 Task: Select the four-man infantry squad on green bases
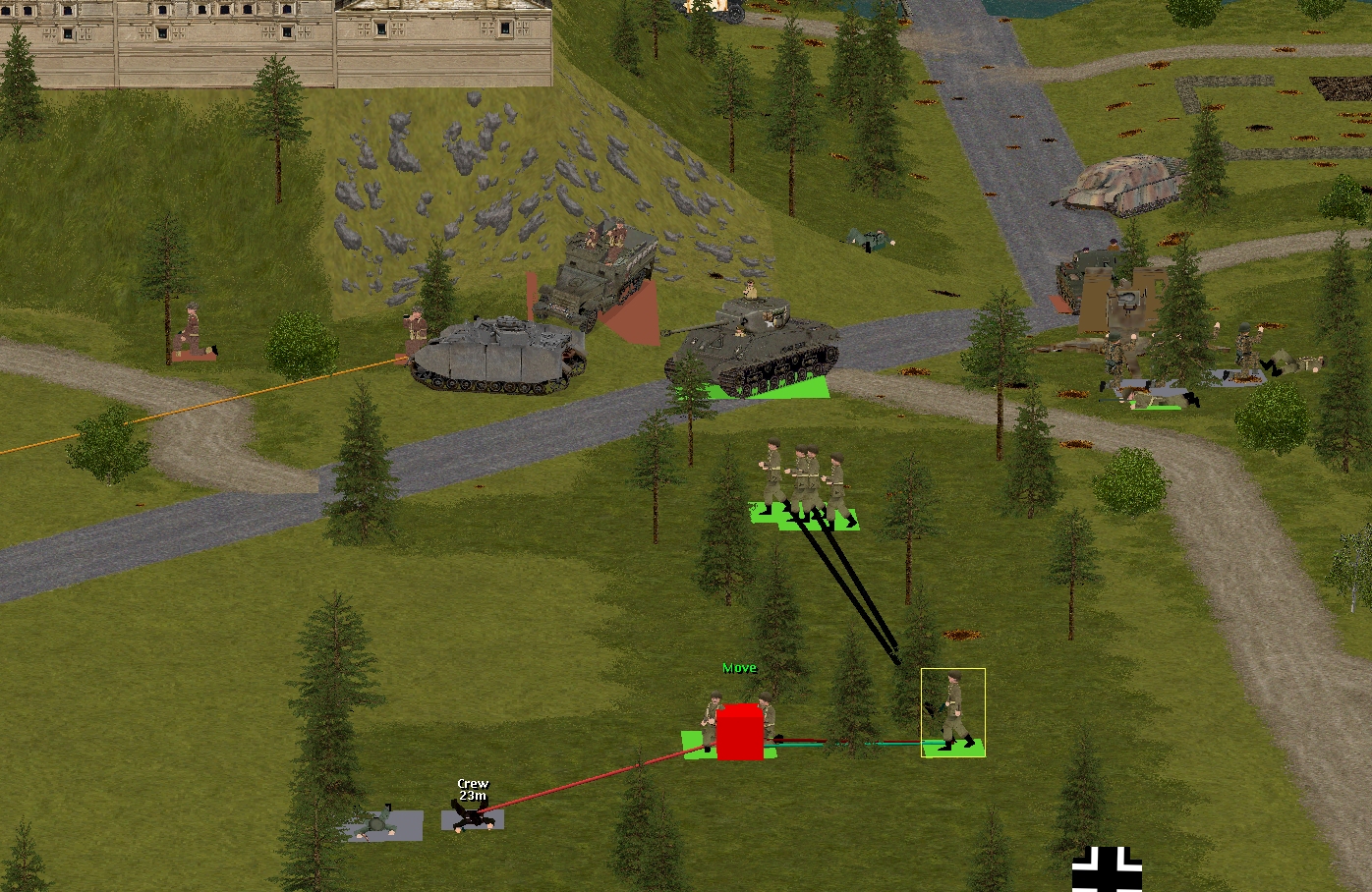[x=804, y=483]
